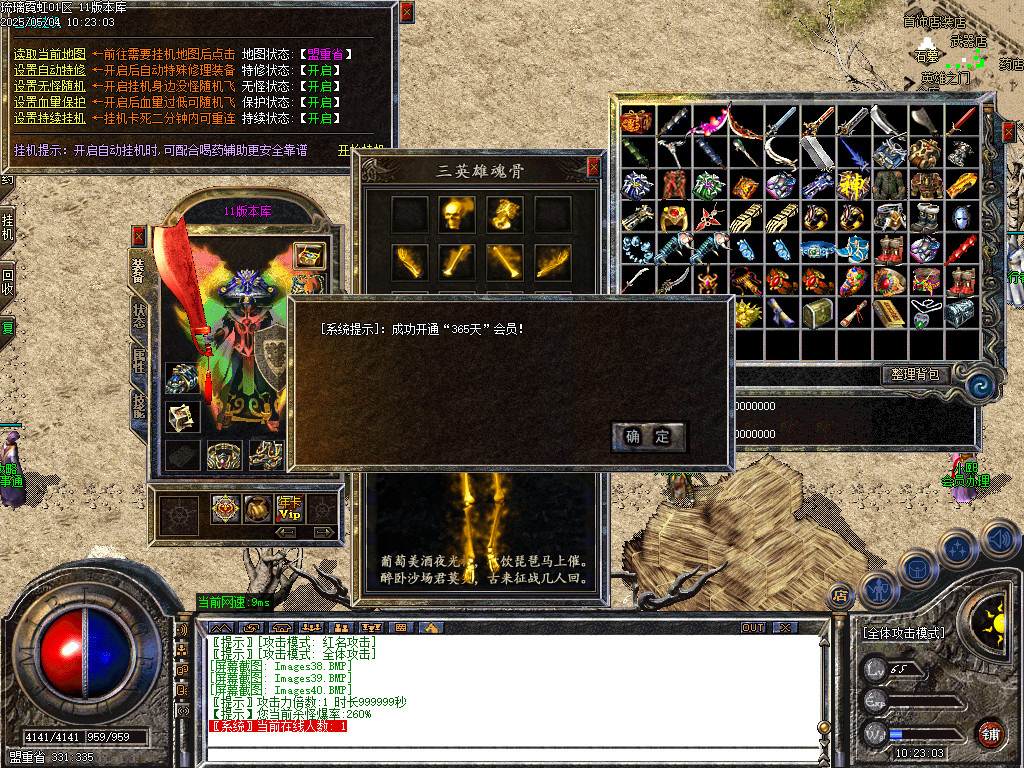
Task: Open the round red 铺 button
Action: click(990, 733)
